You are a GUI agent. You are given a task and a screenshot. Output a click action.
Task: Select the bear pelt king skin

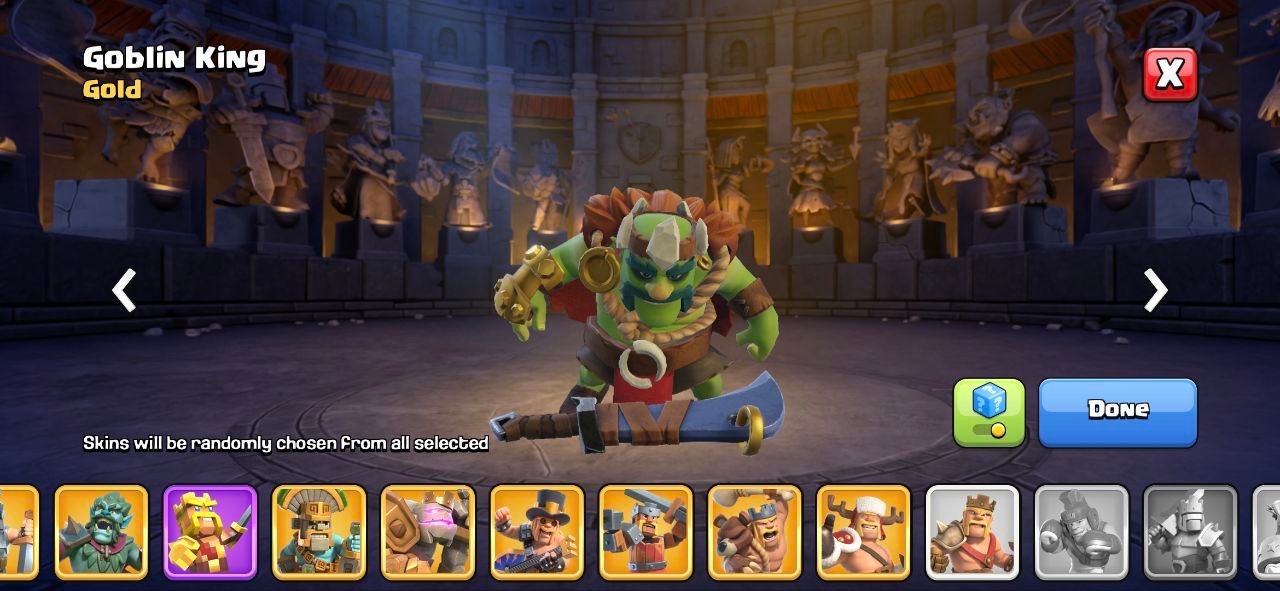tap(755, 532)
